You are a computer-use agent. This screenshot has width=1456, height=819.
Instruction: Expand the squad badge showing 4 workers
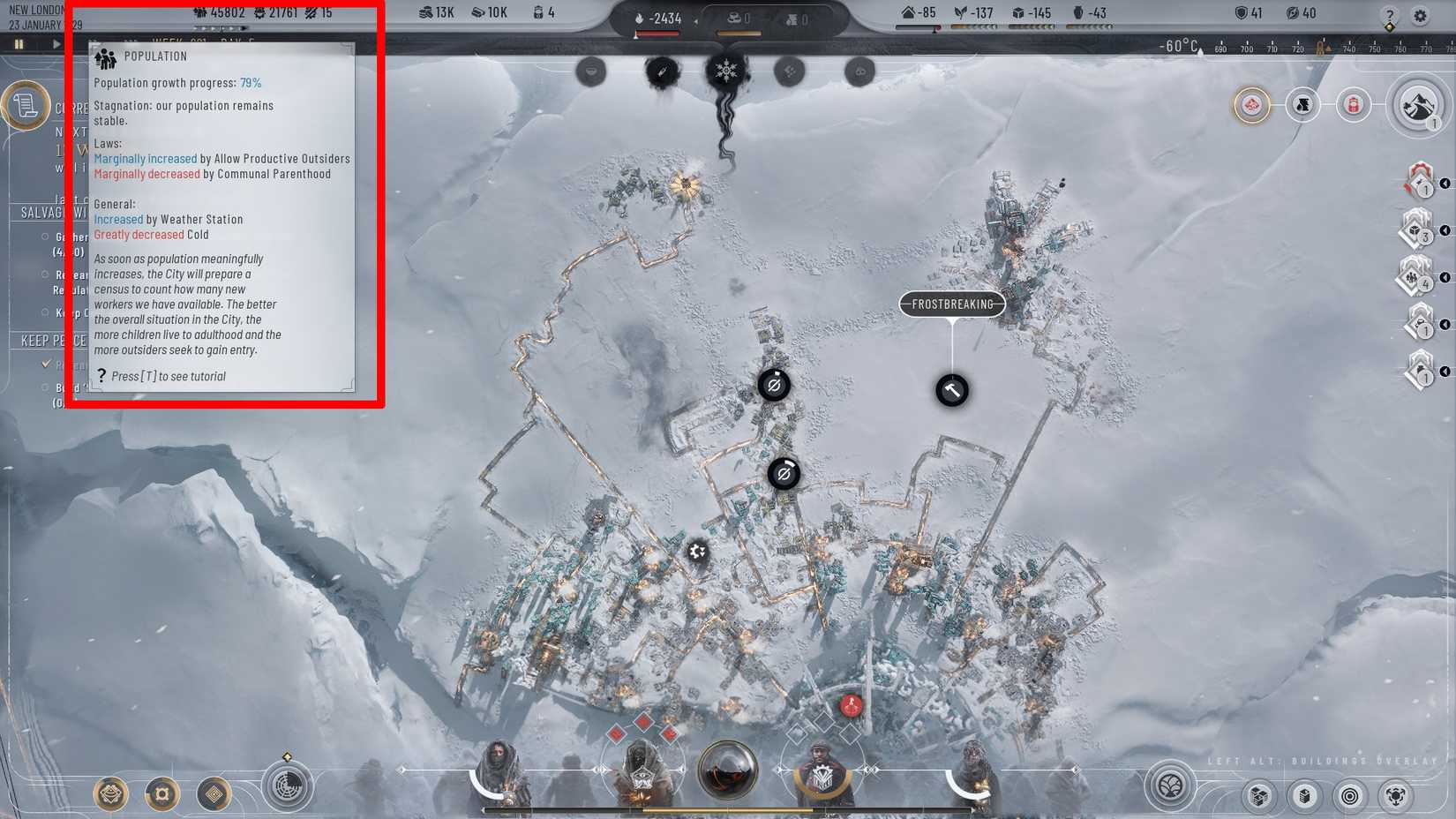(x=1444, y=275)
